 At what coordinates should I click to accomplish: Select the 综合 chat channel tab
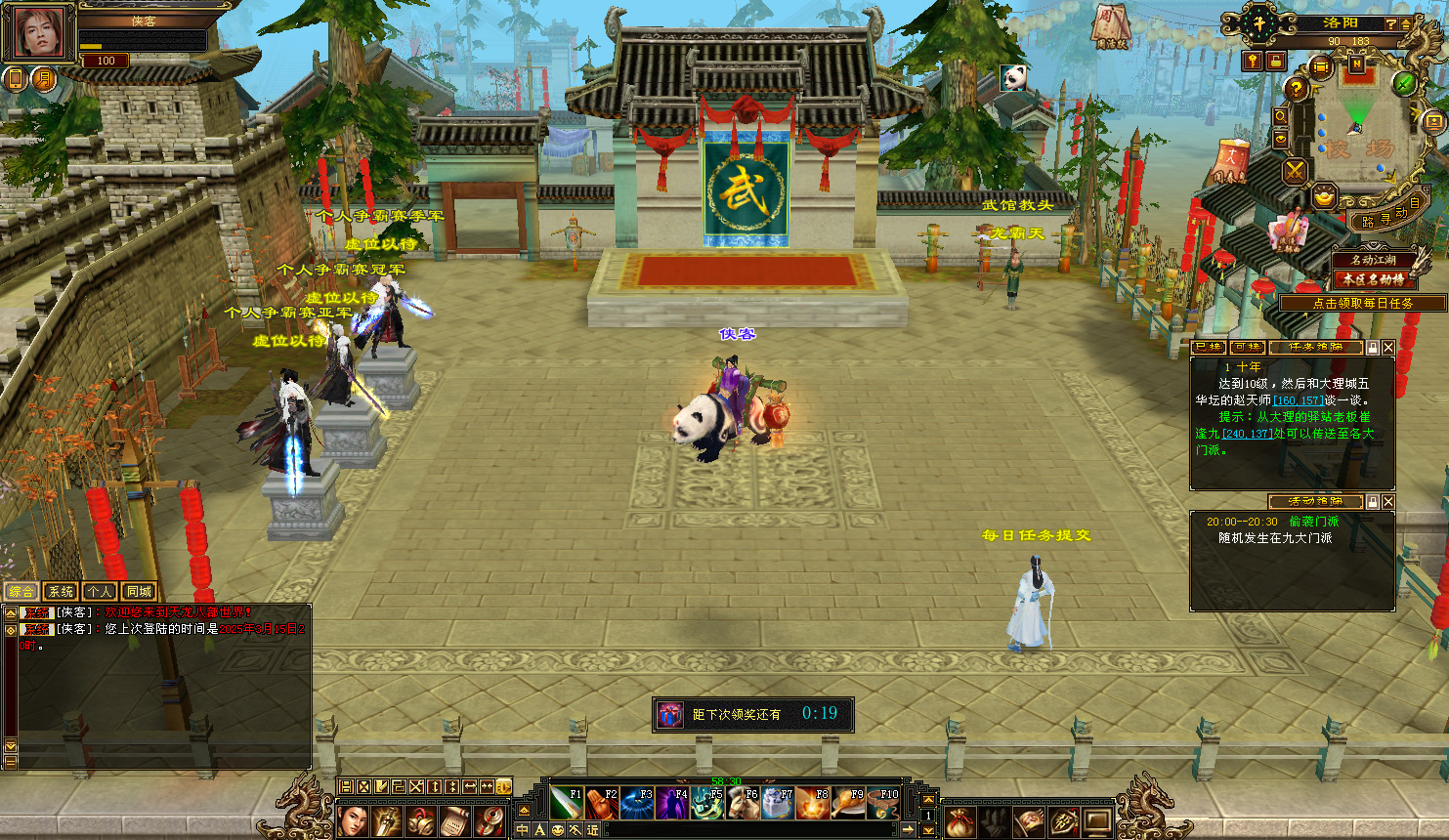pos(21,592)
